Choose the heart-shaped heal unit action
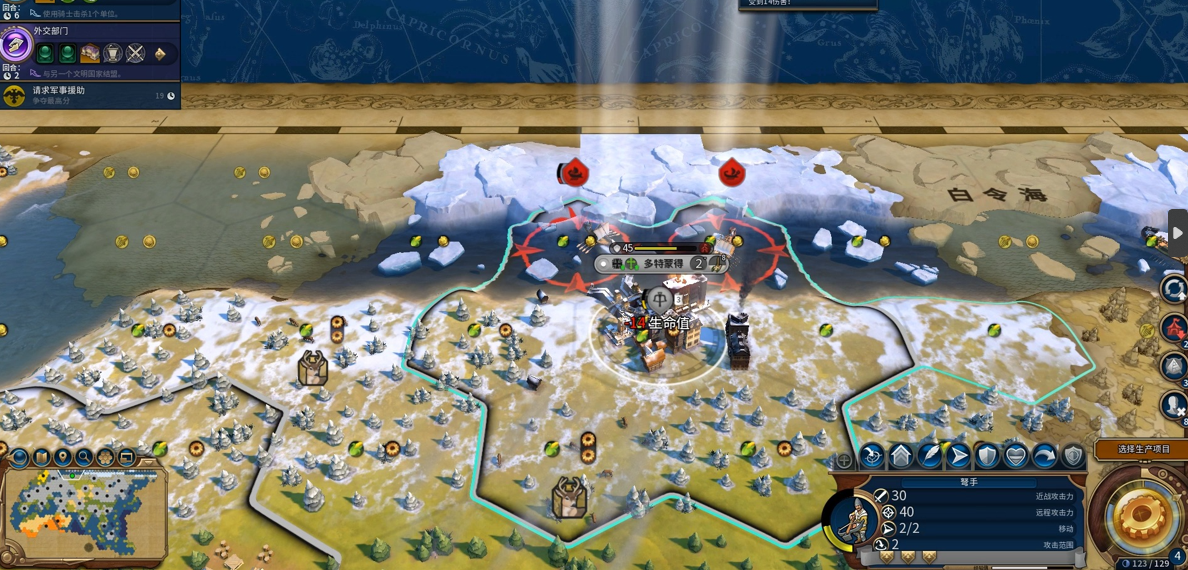The image size is (1188, 570). (1016, 456)
